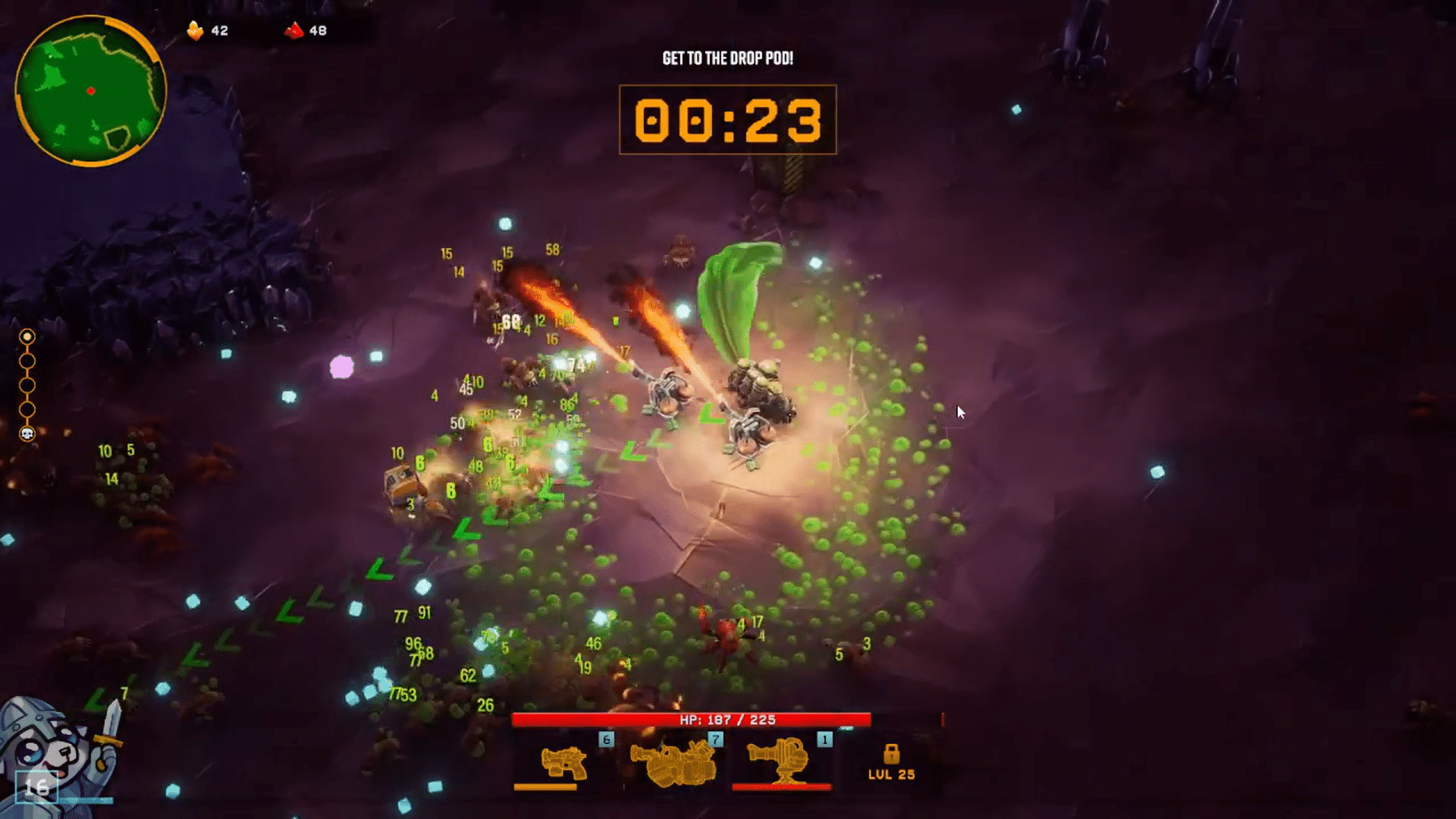Click the gold nugget resource icon

click(x=196, y=30)
